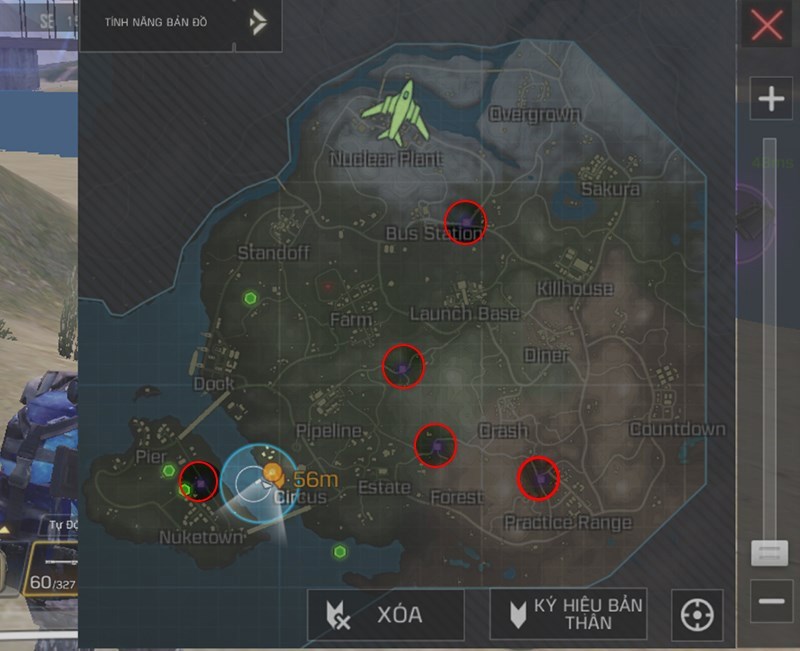Expand the TÍNH NĂNG BẢN ĐỒ panel

(x=259, y=22)
